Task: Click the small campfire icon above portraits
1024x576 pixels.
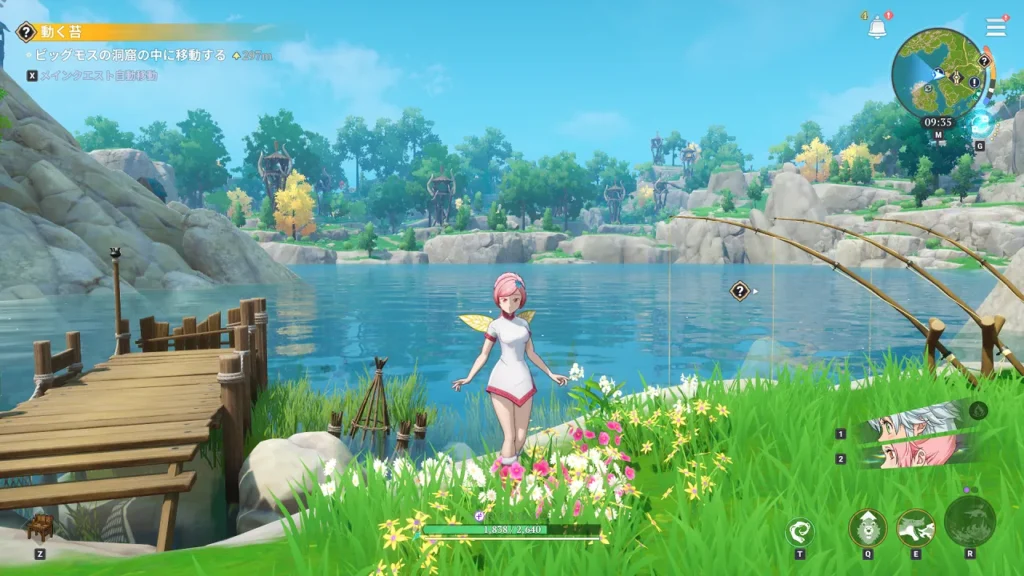Action: click(978, 410)
